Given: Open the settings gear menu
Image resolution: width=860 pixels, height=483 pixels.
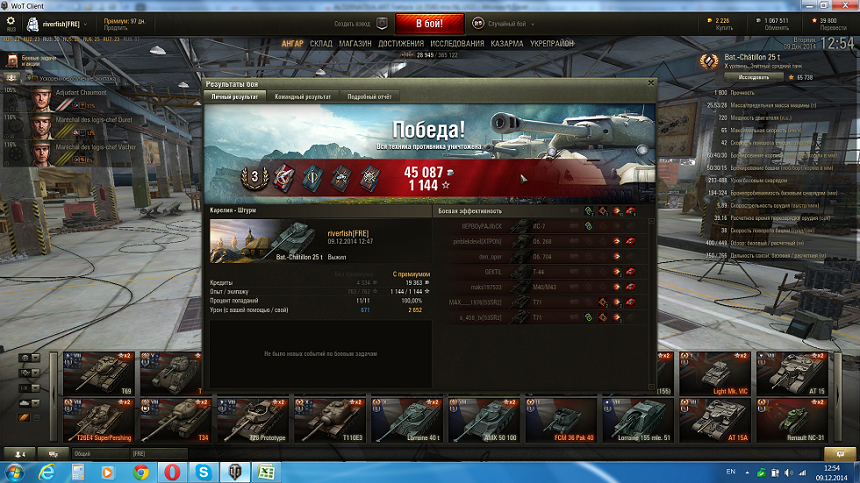Looking at the screenshot, I should point(12,22).
